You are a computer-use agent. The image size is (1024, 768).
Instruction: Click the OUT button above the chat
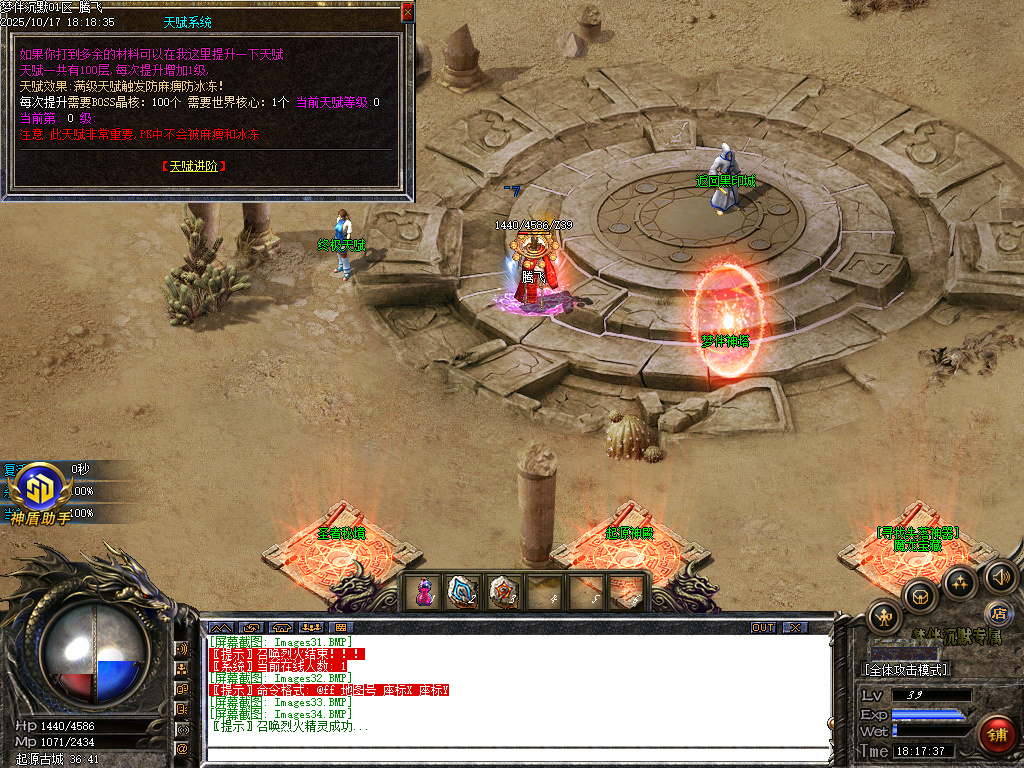pyautogui.click(x=763, y=628)
